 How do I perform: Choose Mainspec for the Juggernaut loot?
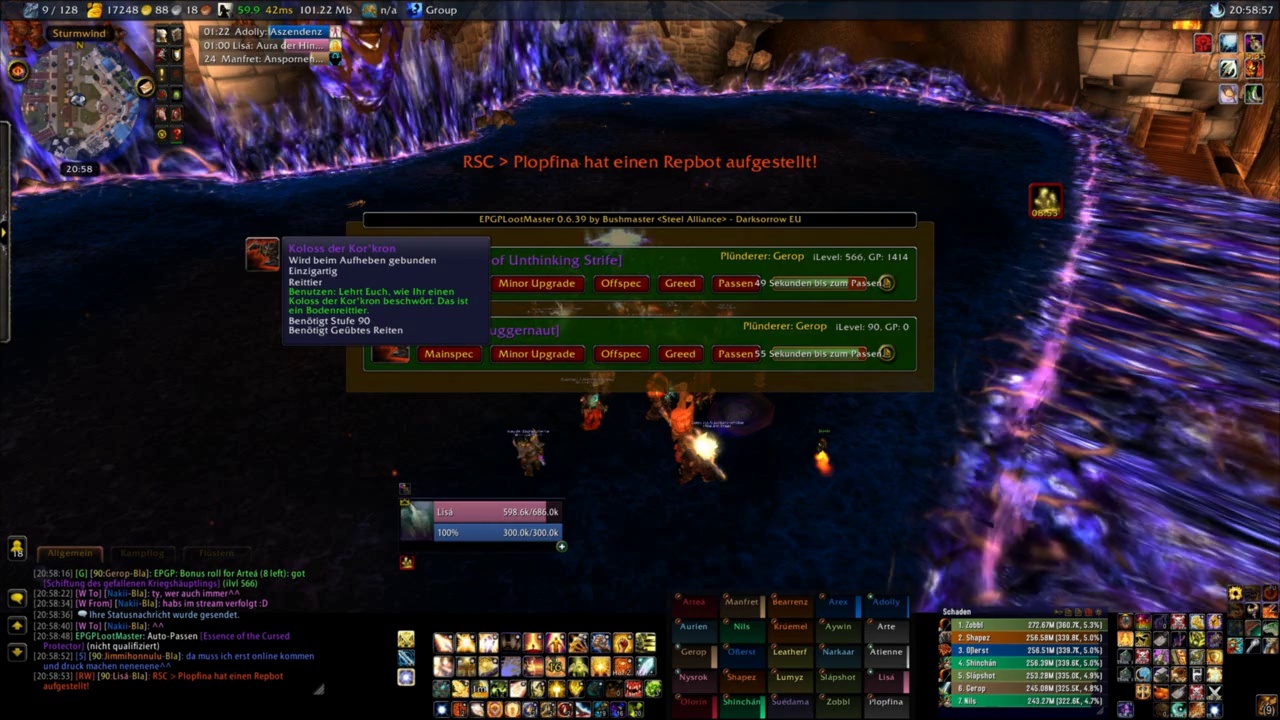[448, 354]
